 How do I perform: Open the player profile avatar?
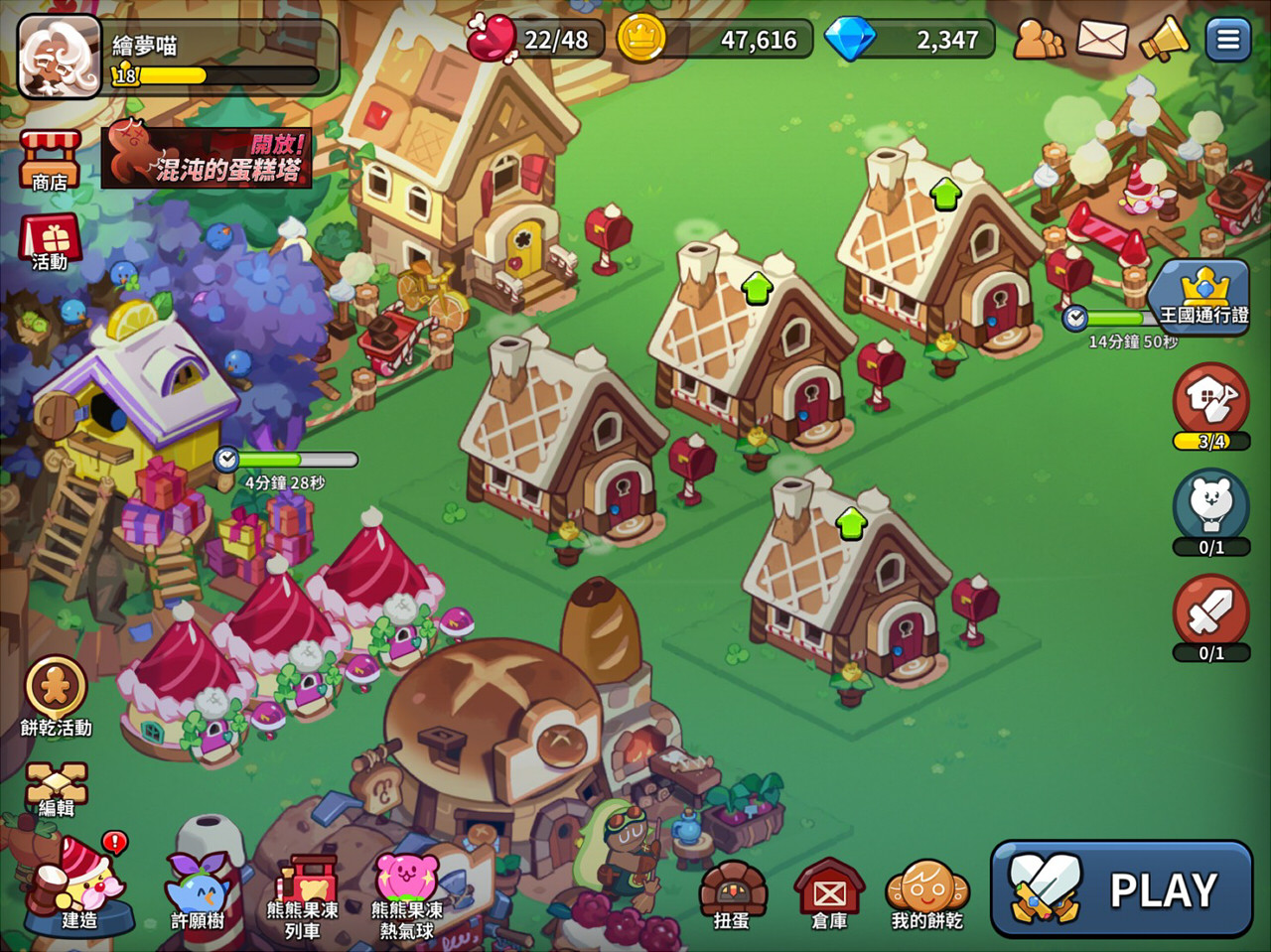click(60, 56)
